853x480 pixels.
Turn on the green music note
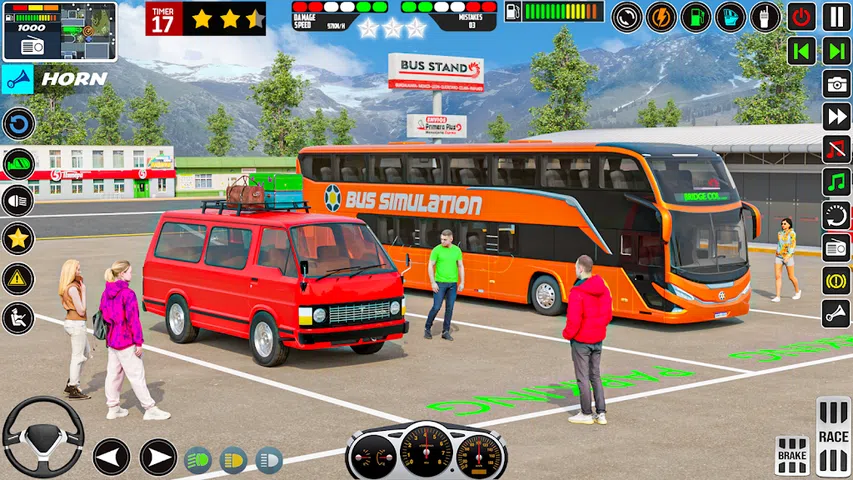tap(837, 182)
